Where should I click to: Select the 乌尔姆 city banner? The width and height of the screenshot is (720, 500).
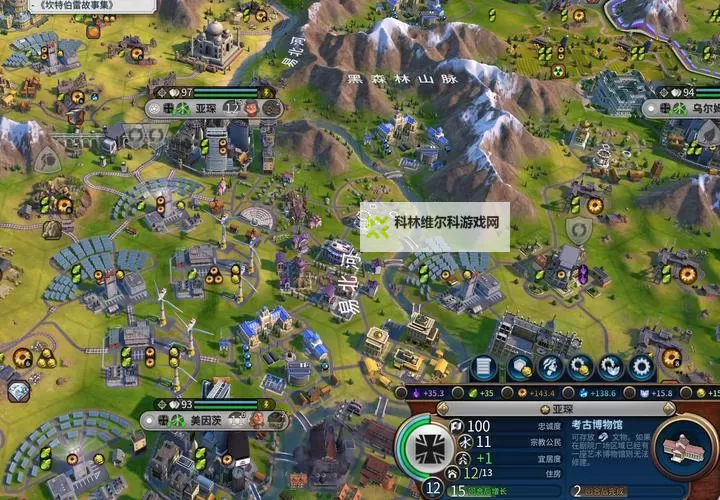pos(694,108)
